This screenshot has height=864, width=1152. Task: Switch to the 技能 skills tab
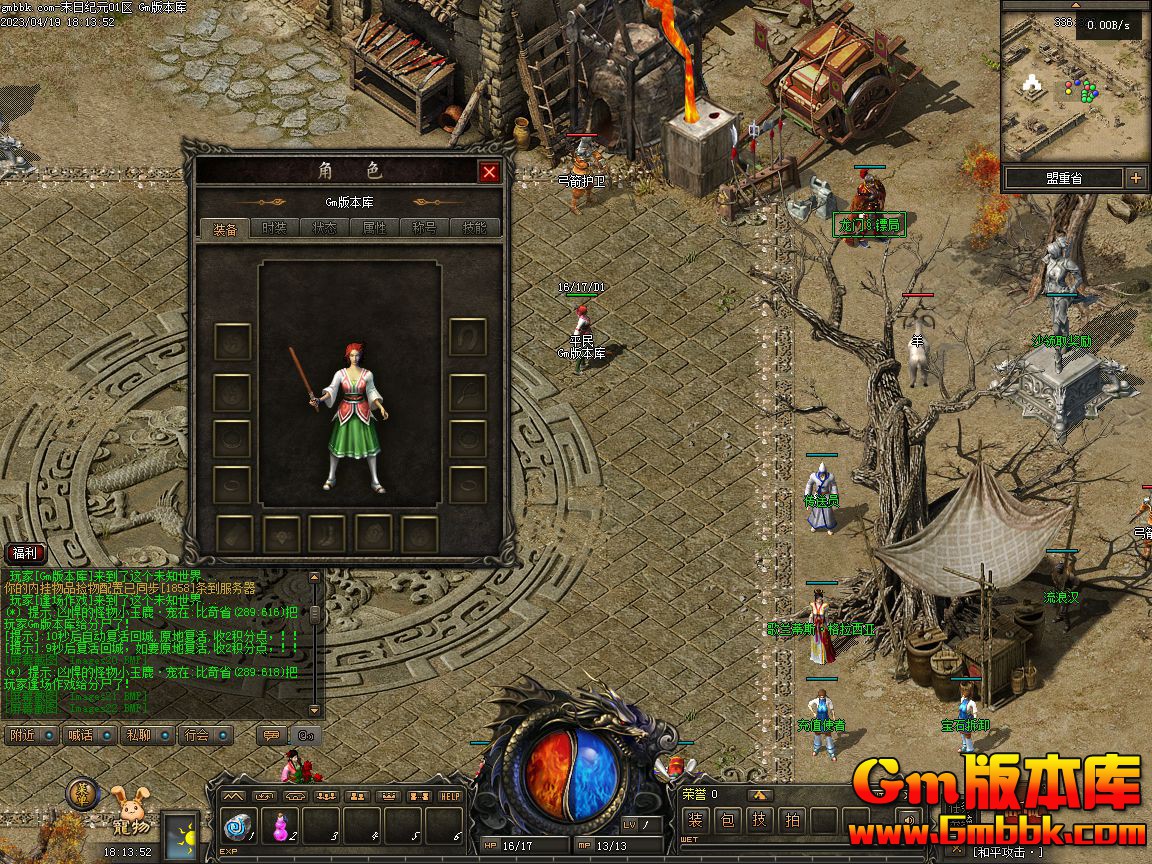(474, 228)
